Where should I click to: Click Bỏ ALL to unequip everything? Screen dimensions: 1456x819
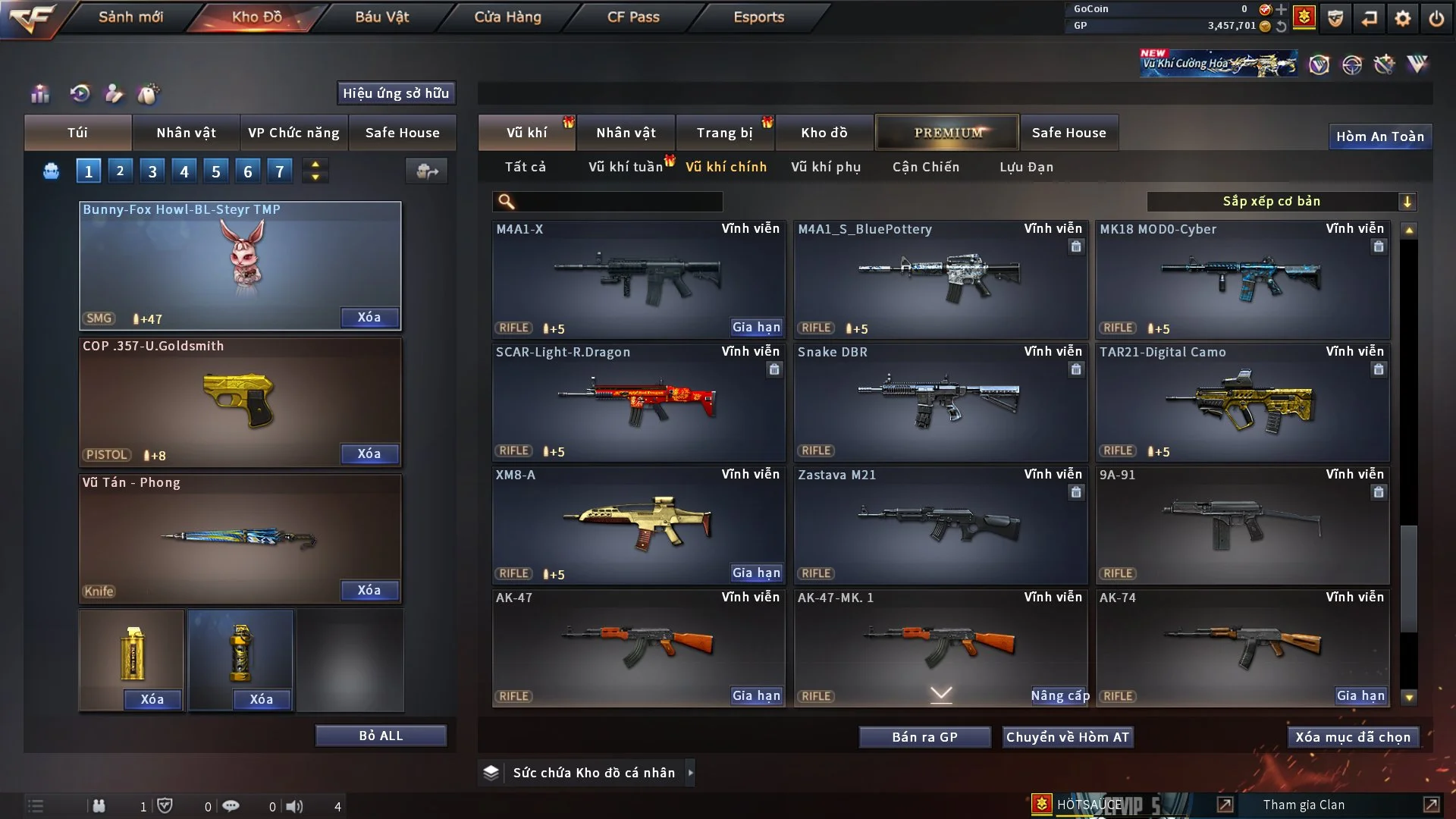point(381,736)
